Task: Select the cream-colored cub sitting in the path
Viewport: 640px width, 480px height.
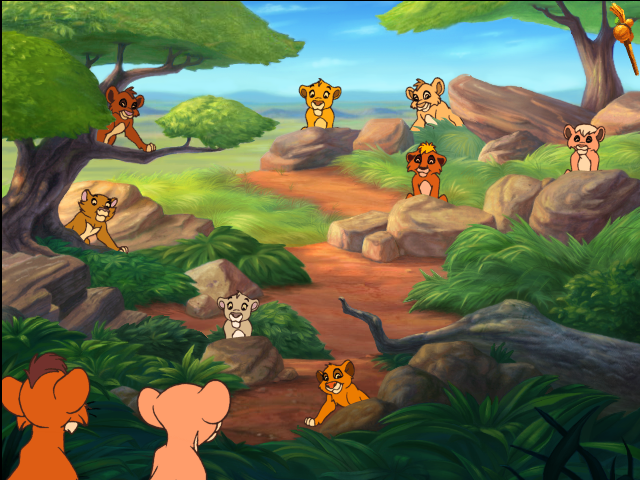Action: (237, 314)
